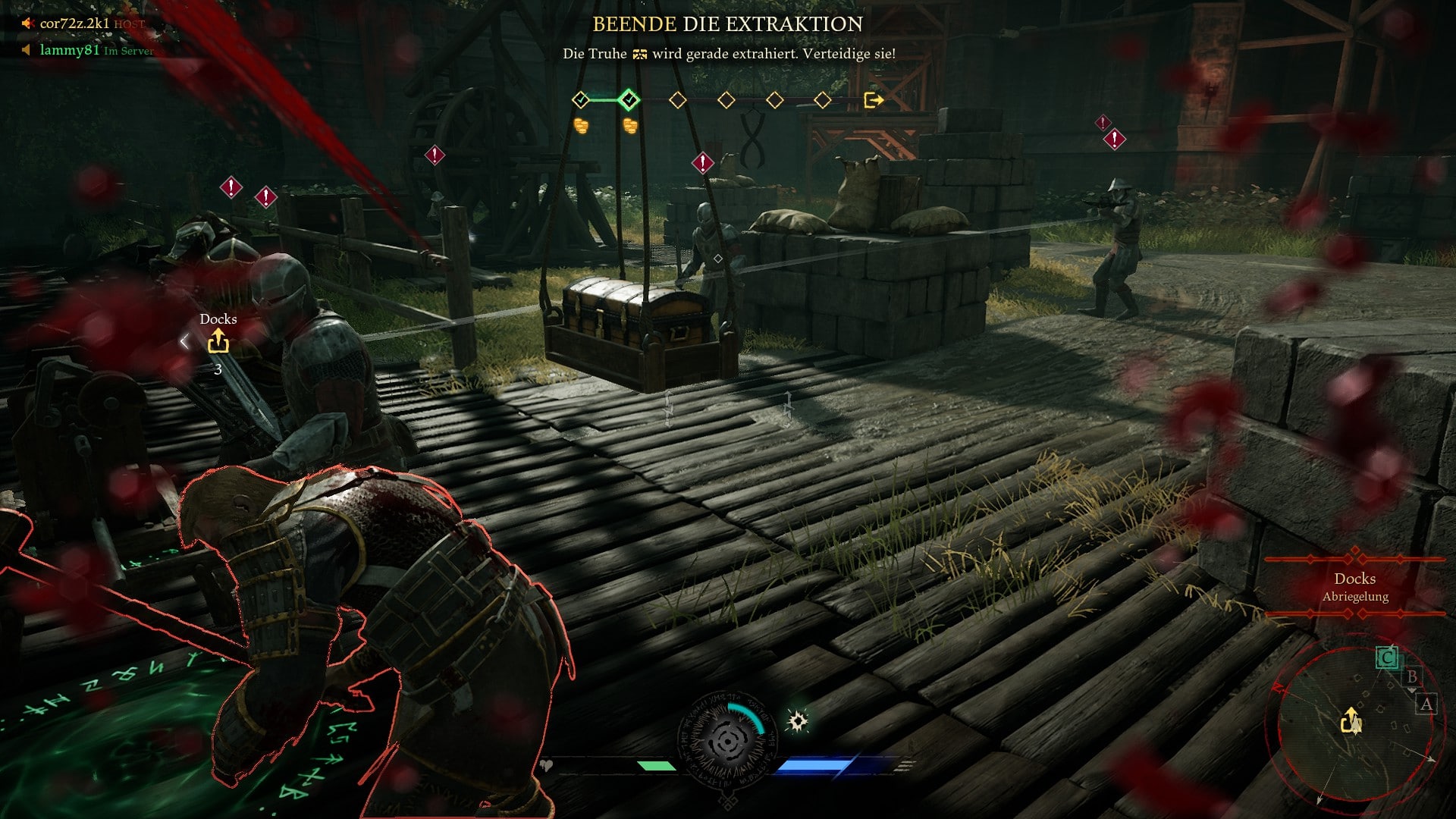This screenshot has width=1456, height=819.
Task: Open the circular minimap
Action: (1355, 723)
